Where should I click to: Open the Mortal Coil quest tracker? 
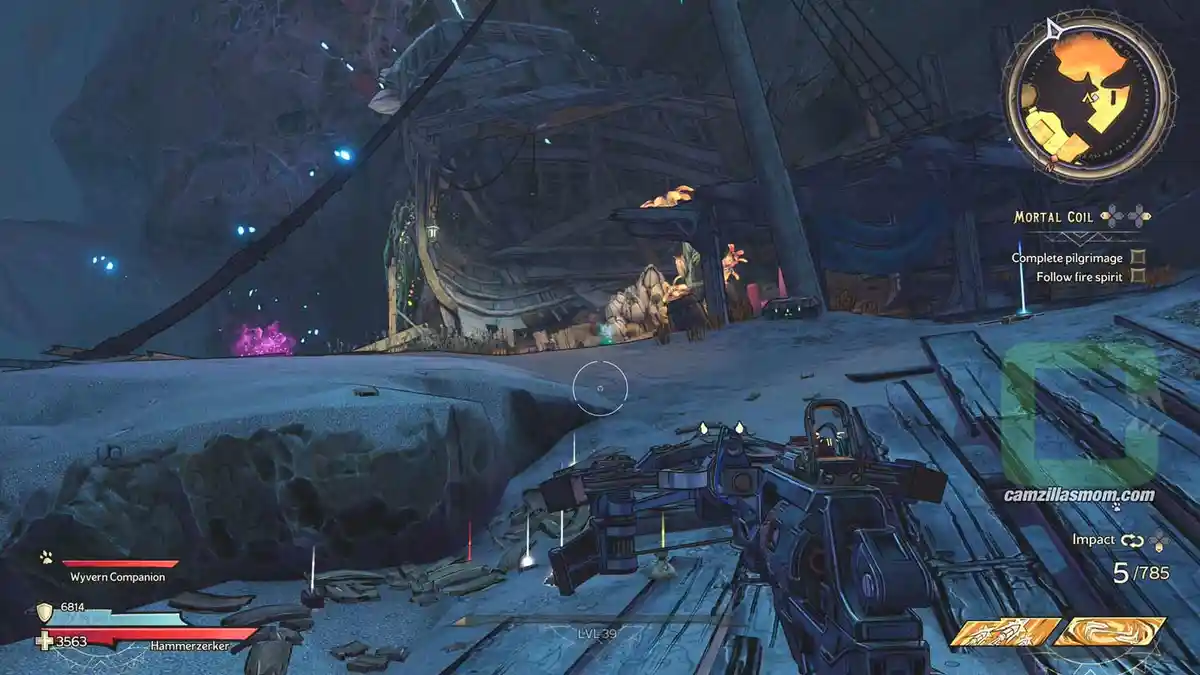coord(1055,216)
